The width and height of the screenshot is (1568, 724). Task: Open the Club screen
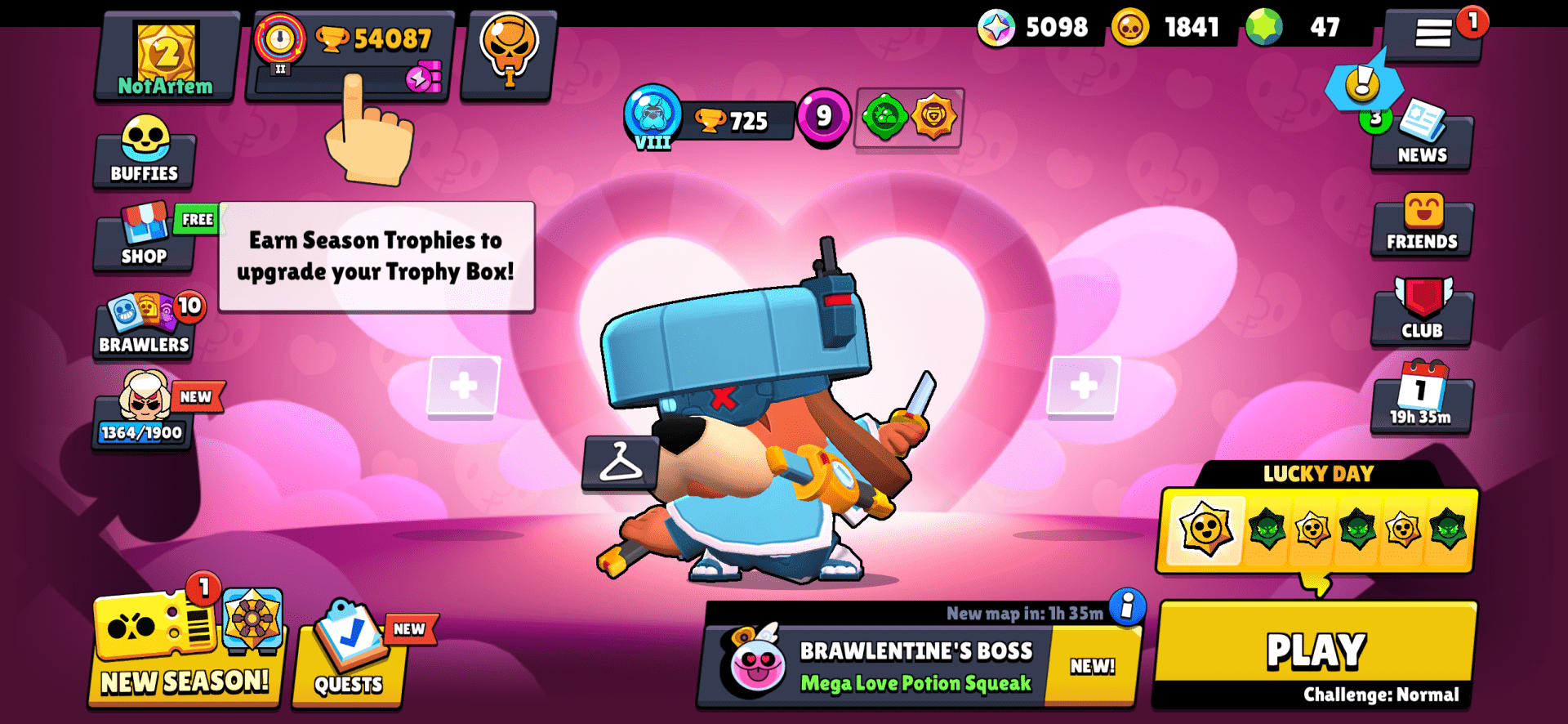point(1421,315)
